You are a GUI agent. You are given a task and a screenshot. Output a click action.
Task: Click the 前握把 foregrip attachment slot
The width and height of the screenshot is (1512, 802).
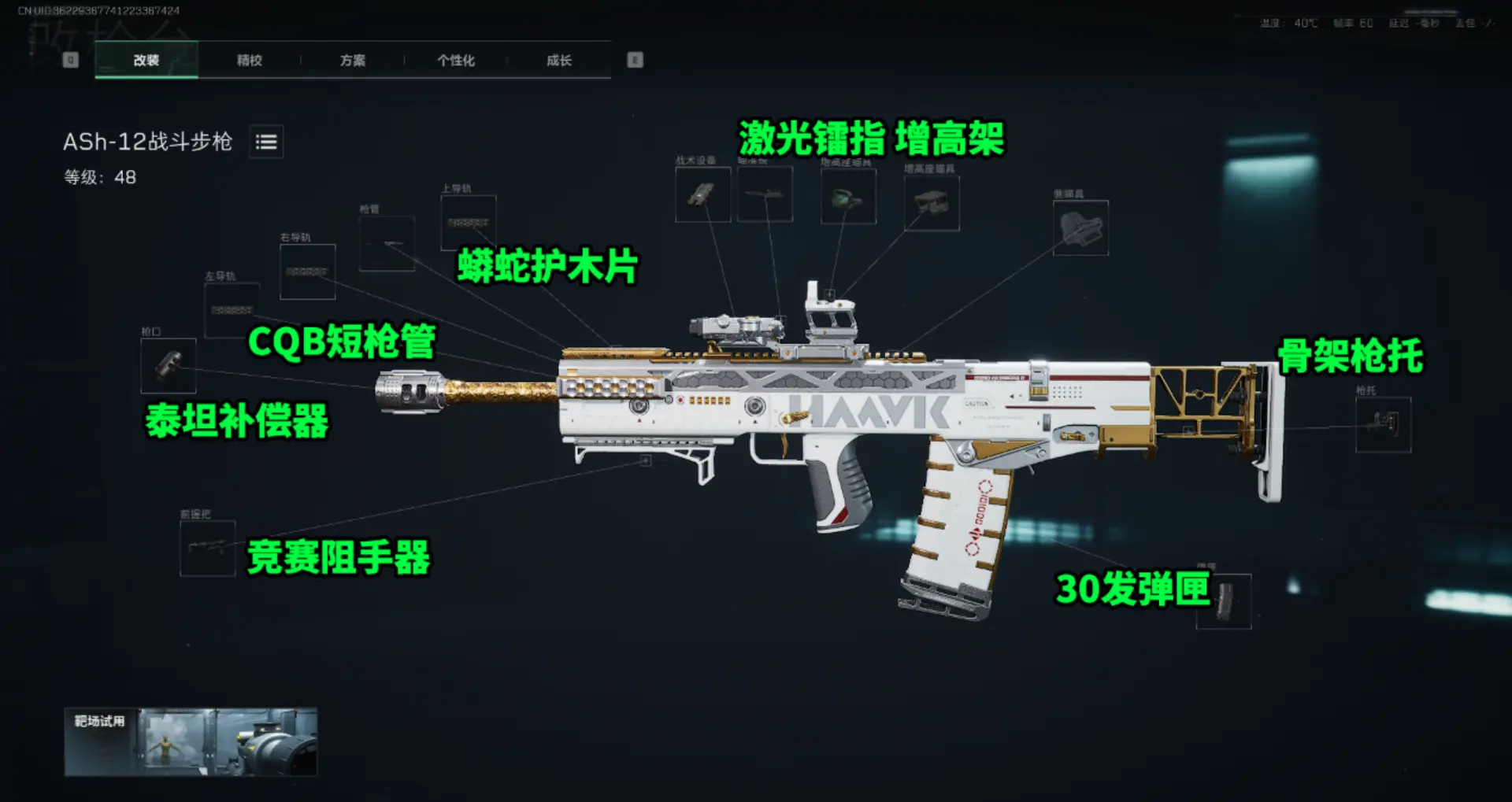[x=209, y=546]
